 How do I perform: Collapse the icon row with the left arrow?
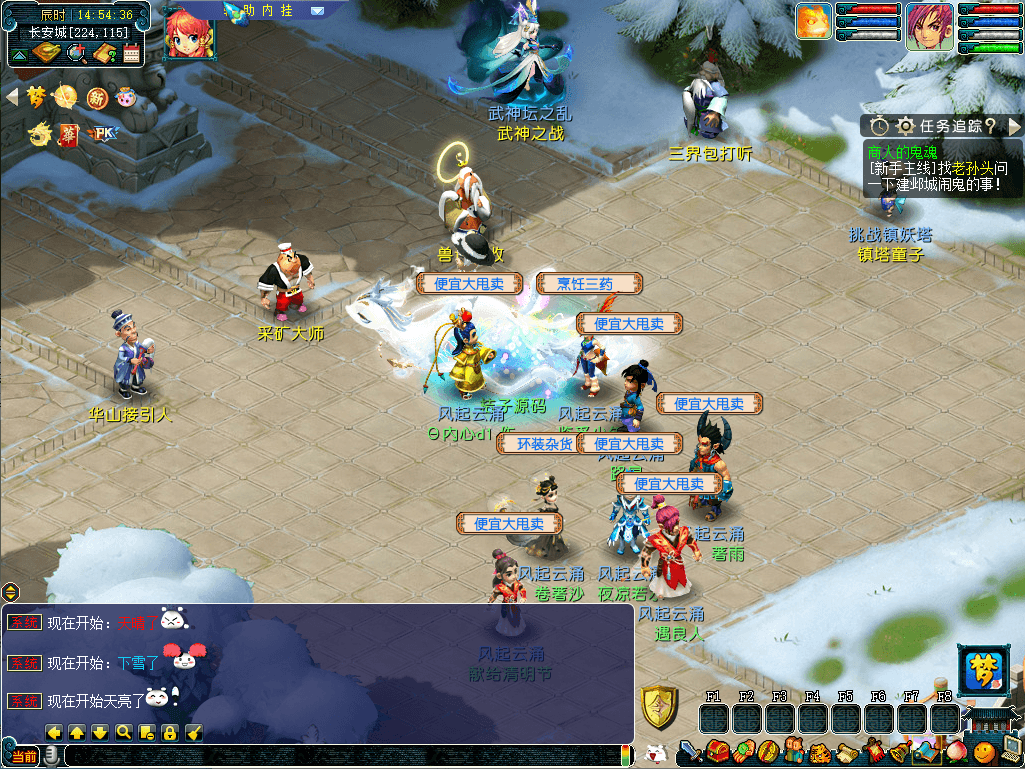coord(12,97)
